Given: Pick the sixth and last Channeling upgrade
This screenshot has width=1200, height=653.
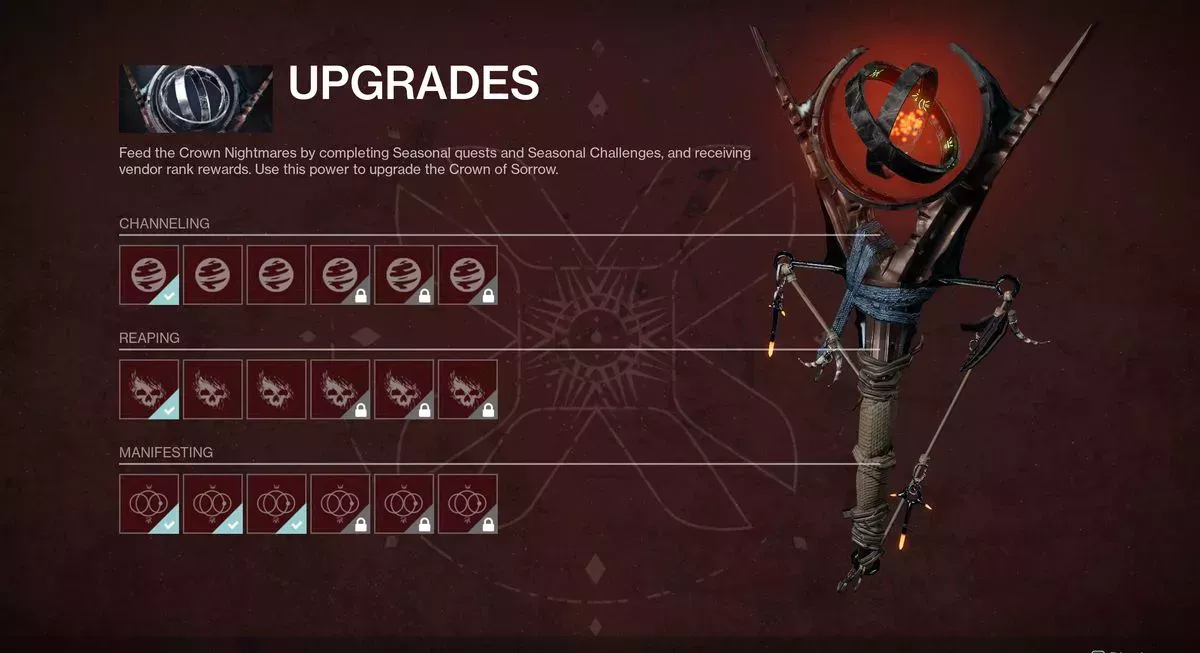Looking at the screenshot, I should tap(468, 274).
